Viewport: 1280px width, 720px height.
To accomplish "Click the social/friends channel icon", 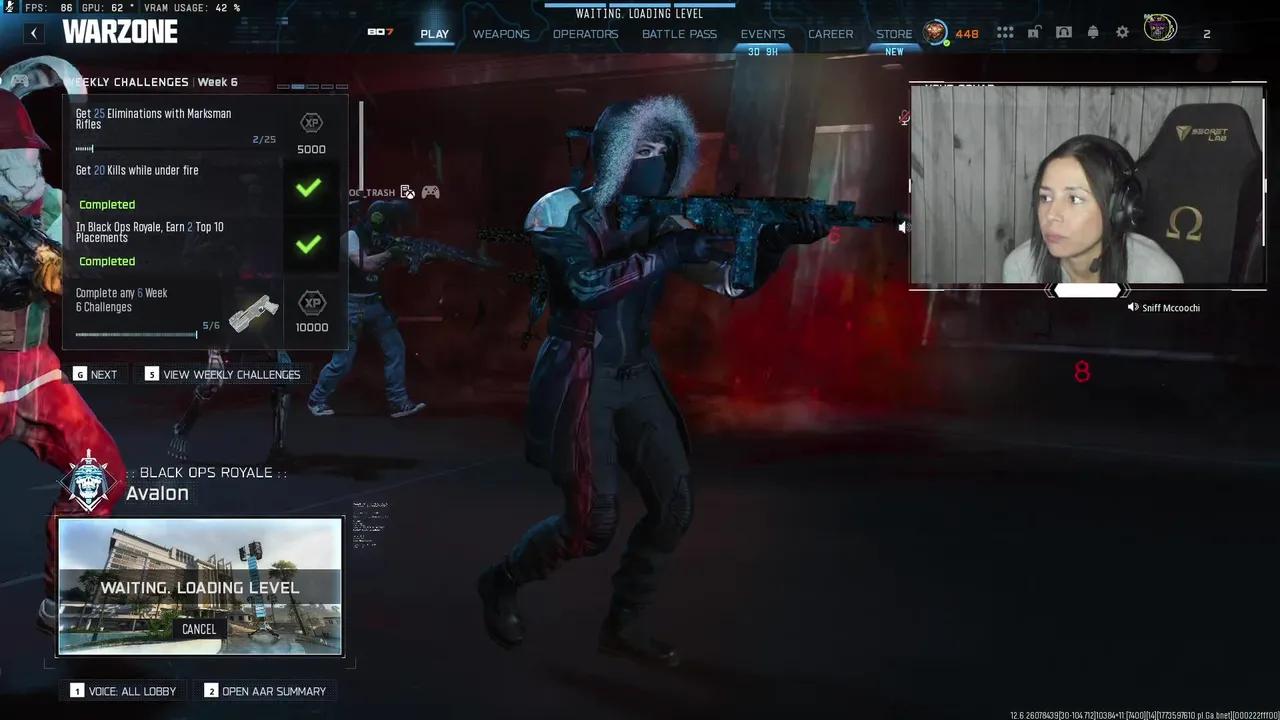I will (x=1064, y=32).
